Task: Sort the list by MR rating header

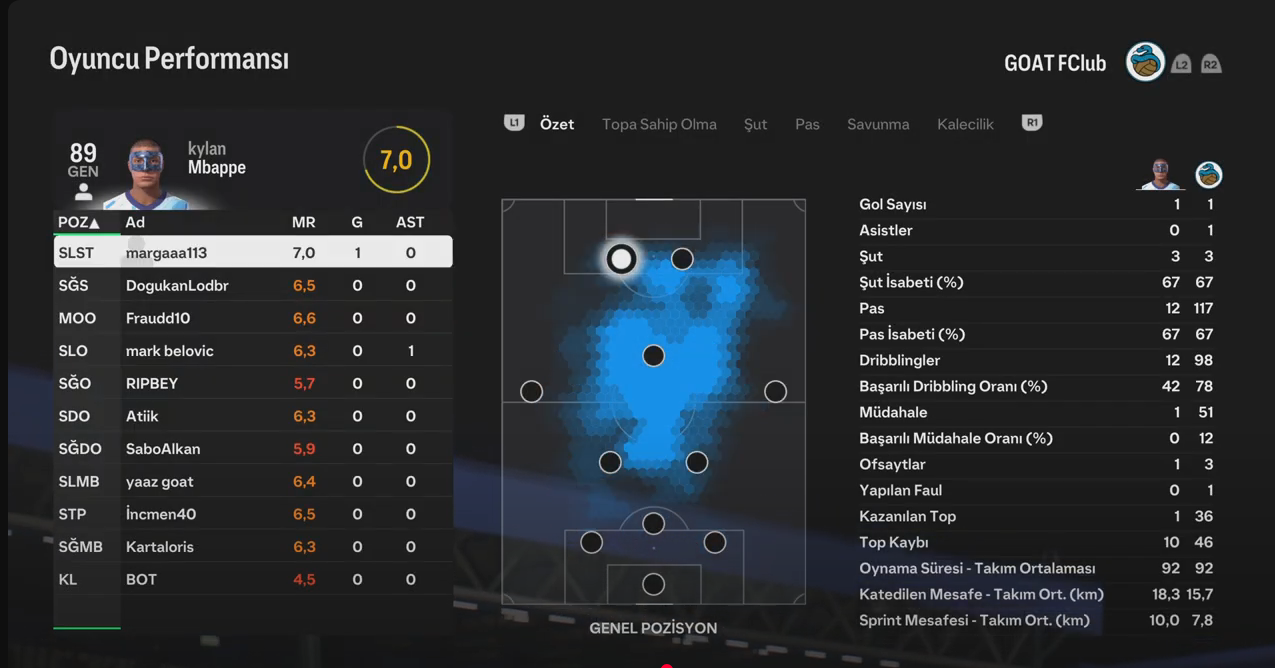Action: [303, 222]
